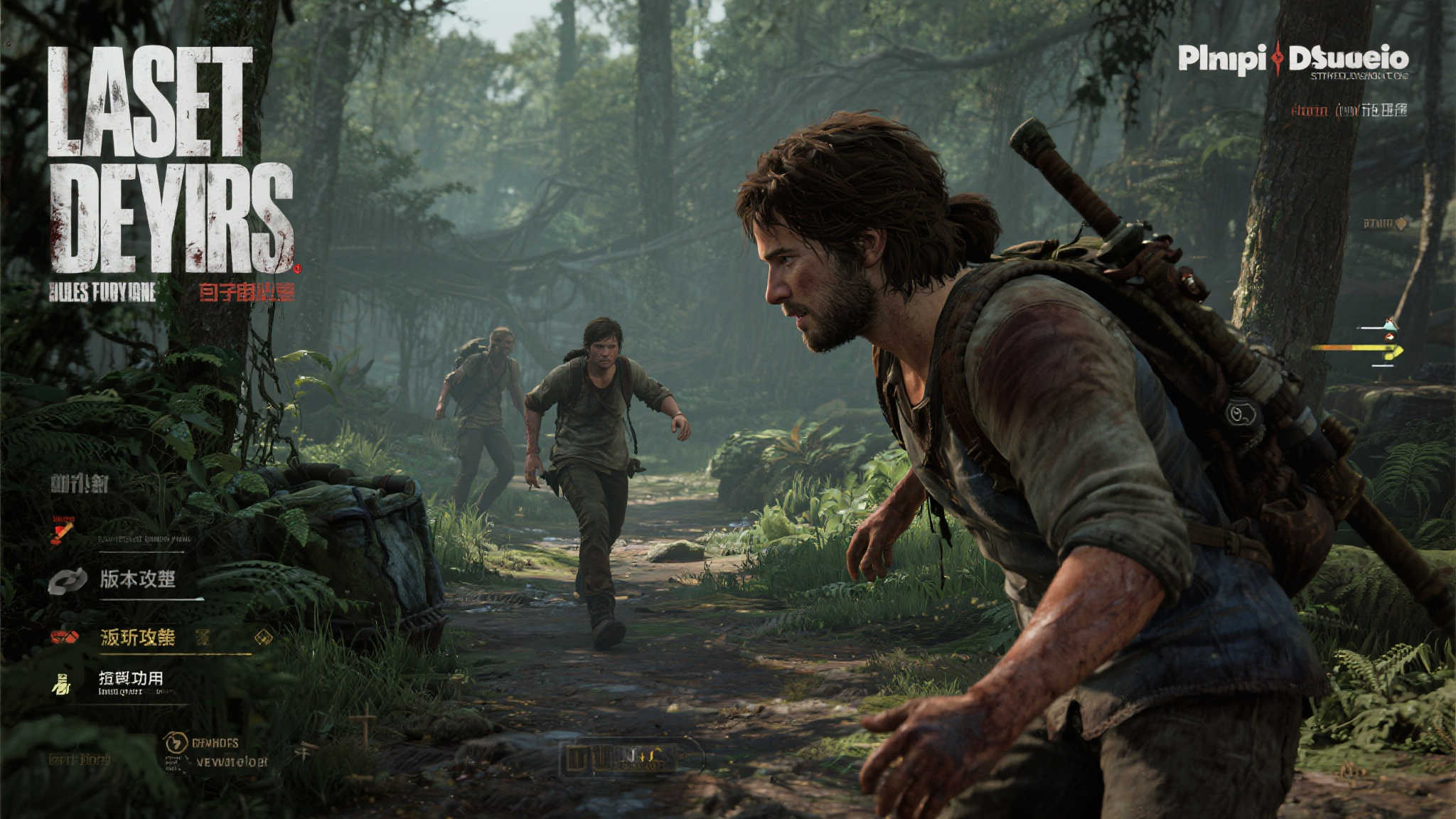Click the gold diamond icon on the highlighted row
Screen dimensions: 1456x819
tap(263, 637)
